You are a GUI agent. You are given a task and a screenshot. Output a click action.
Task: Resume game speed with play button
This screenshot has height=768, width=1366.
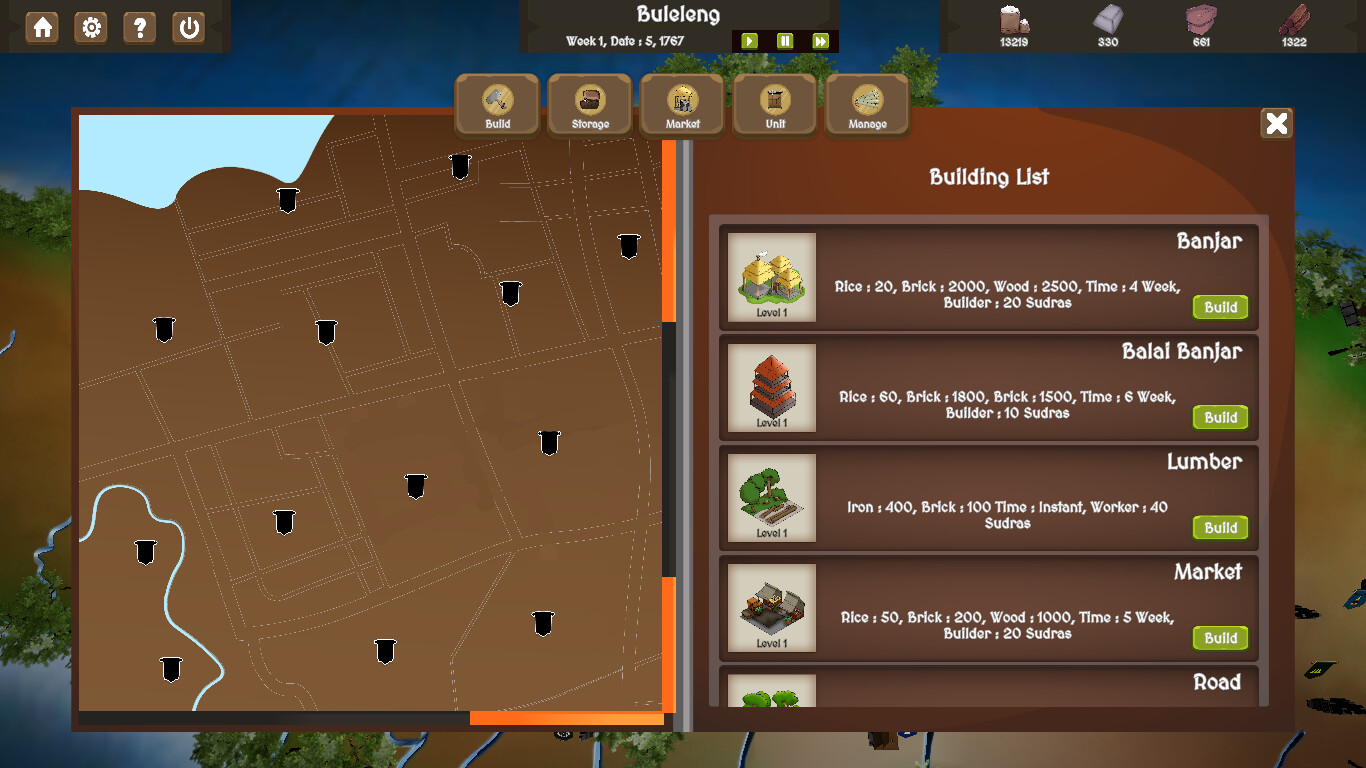pyautogui.click(x=749, y=41)
